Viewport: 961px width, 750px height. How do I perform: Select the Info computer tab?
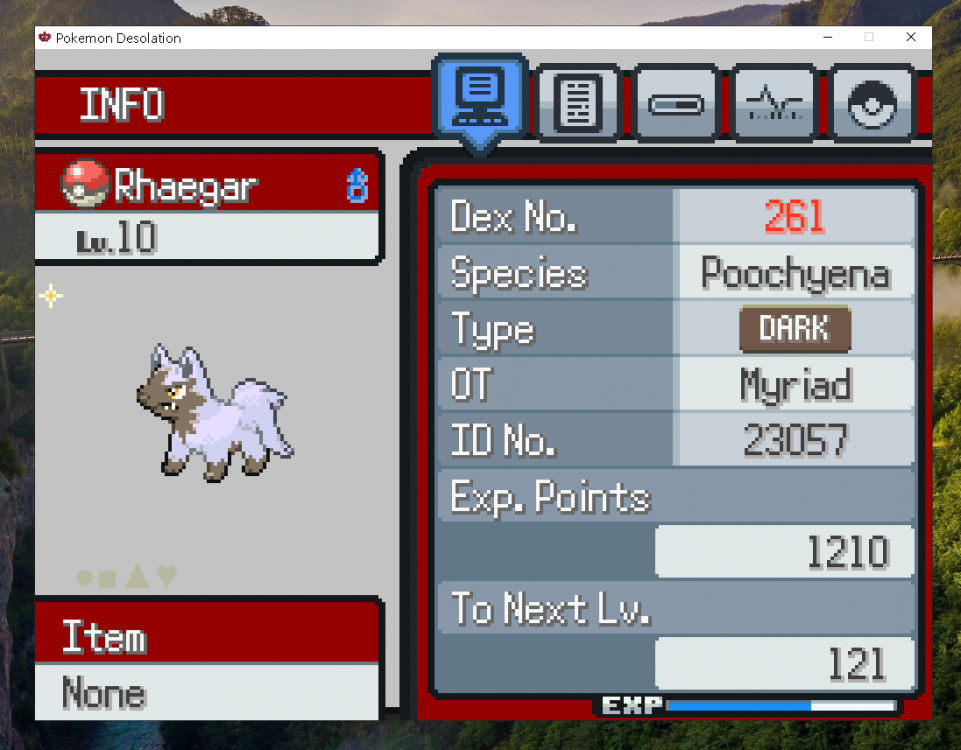pos(480,98)
